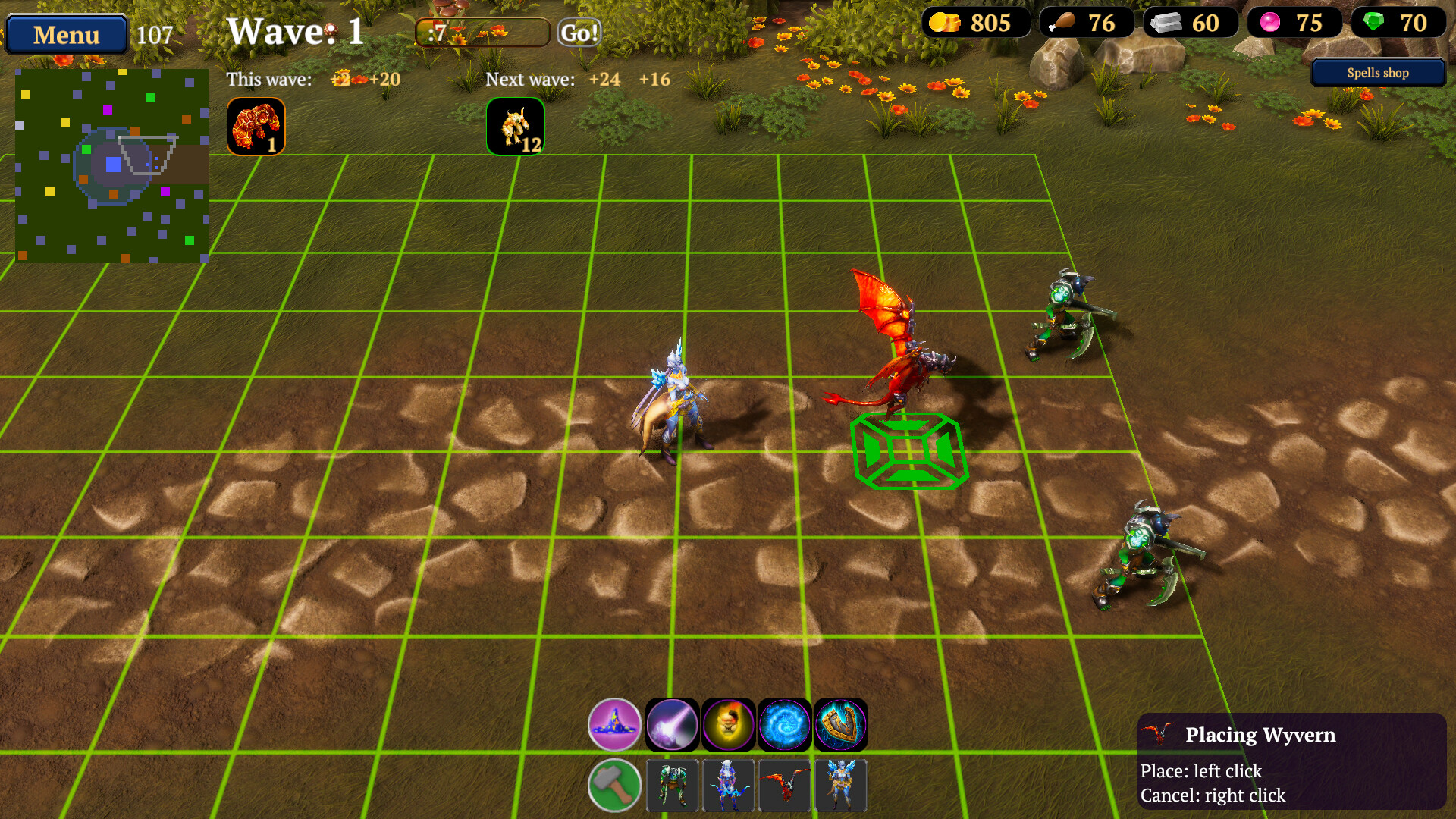Image resolution: width=1456 pixels, height=819 pixels.
Task: Select the lava golem wave enemy icon
Action: pyautogui.click(x=256, y=126)
